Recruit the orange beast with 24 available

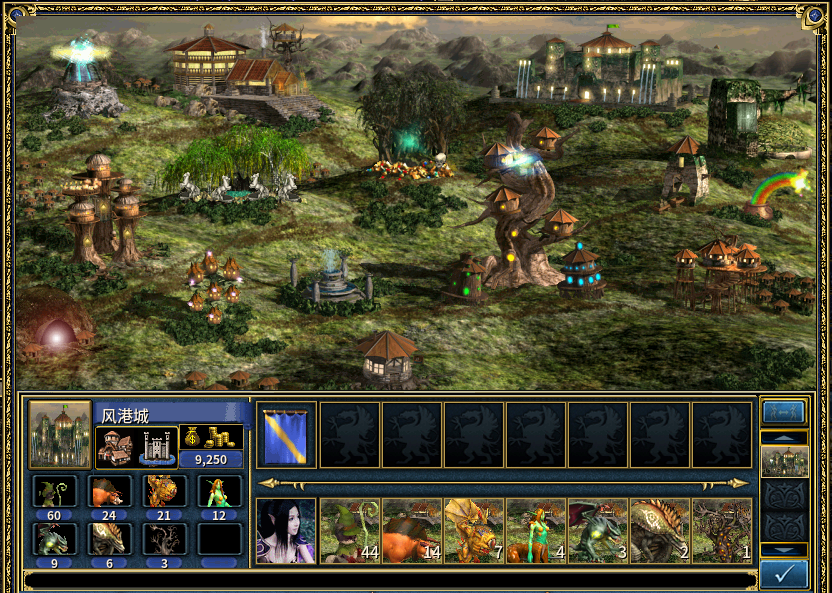109,491
